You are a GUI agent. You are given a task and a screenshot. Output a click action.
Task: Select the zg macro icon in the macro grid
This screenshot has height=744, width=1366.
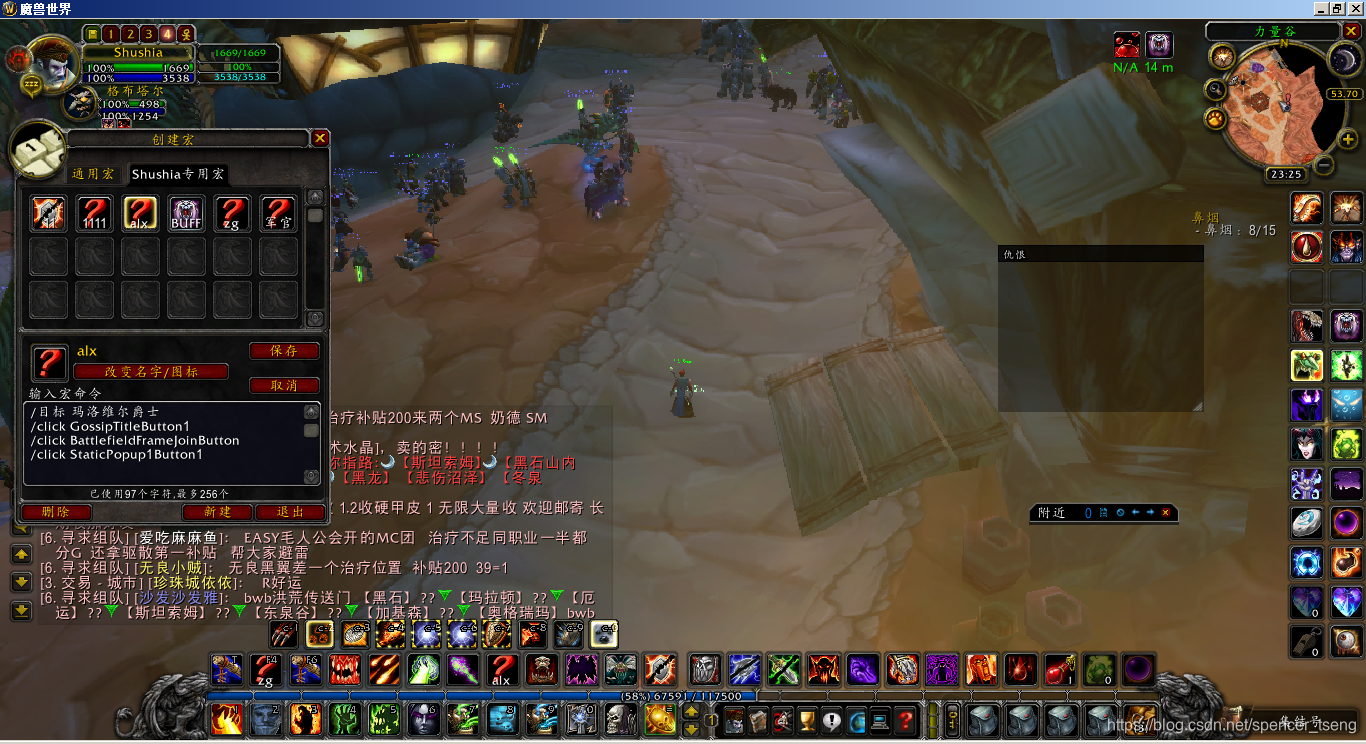(x=232, y=212)
